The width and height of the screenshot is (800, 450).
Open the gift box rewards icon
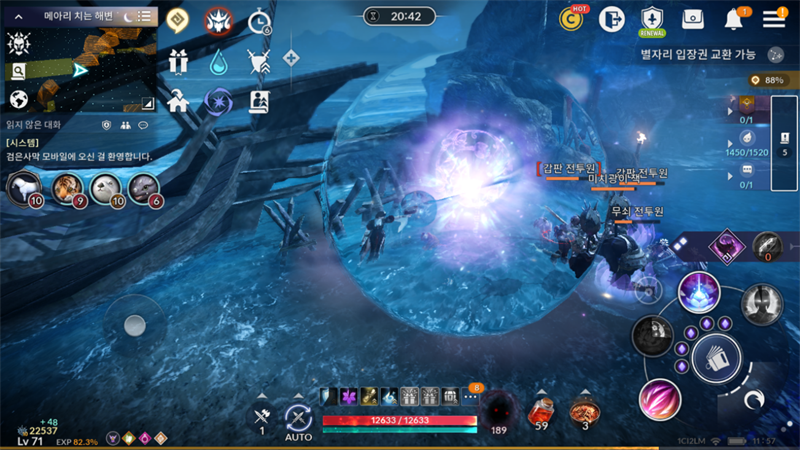pos(178,60)
